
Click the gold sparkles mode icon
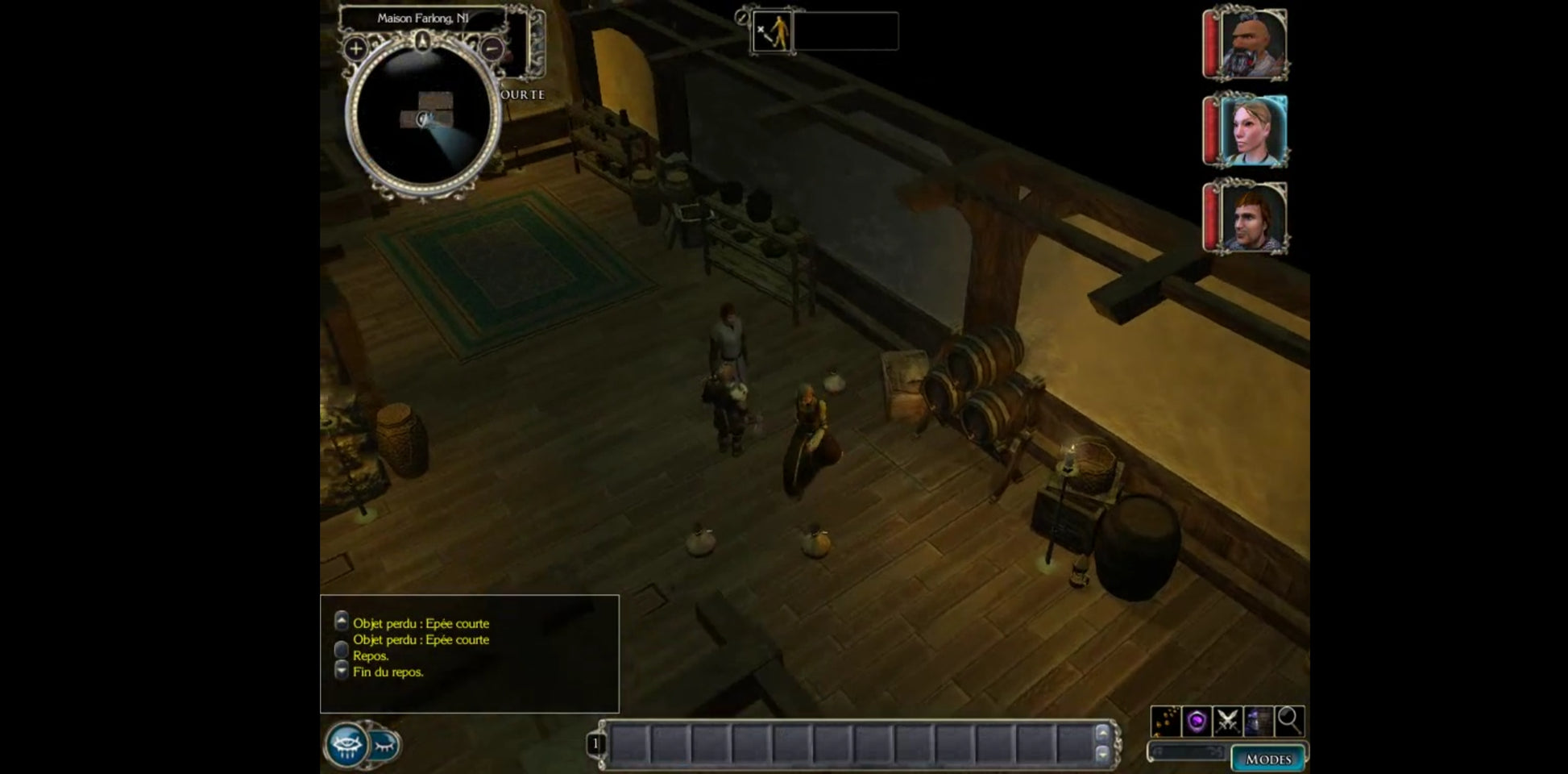[1165, 720]
